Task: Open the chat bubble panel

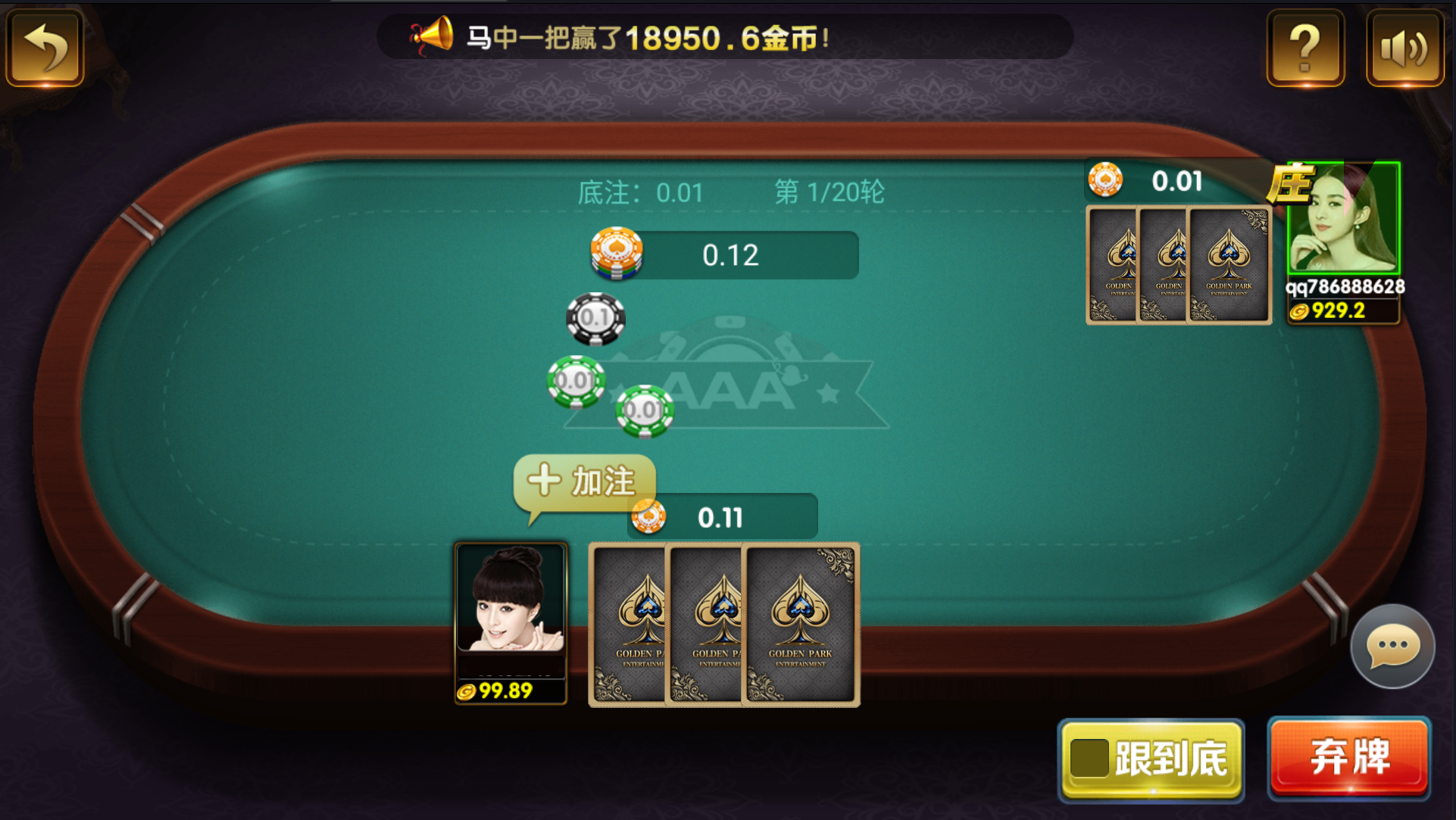Action: (x=1392, y=645)
